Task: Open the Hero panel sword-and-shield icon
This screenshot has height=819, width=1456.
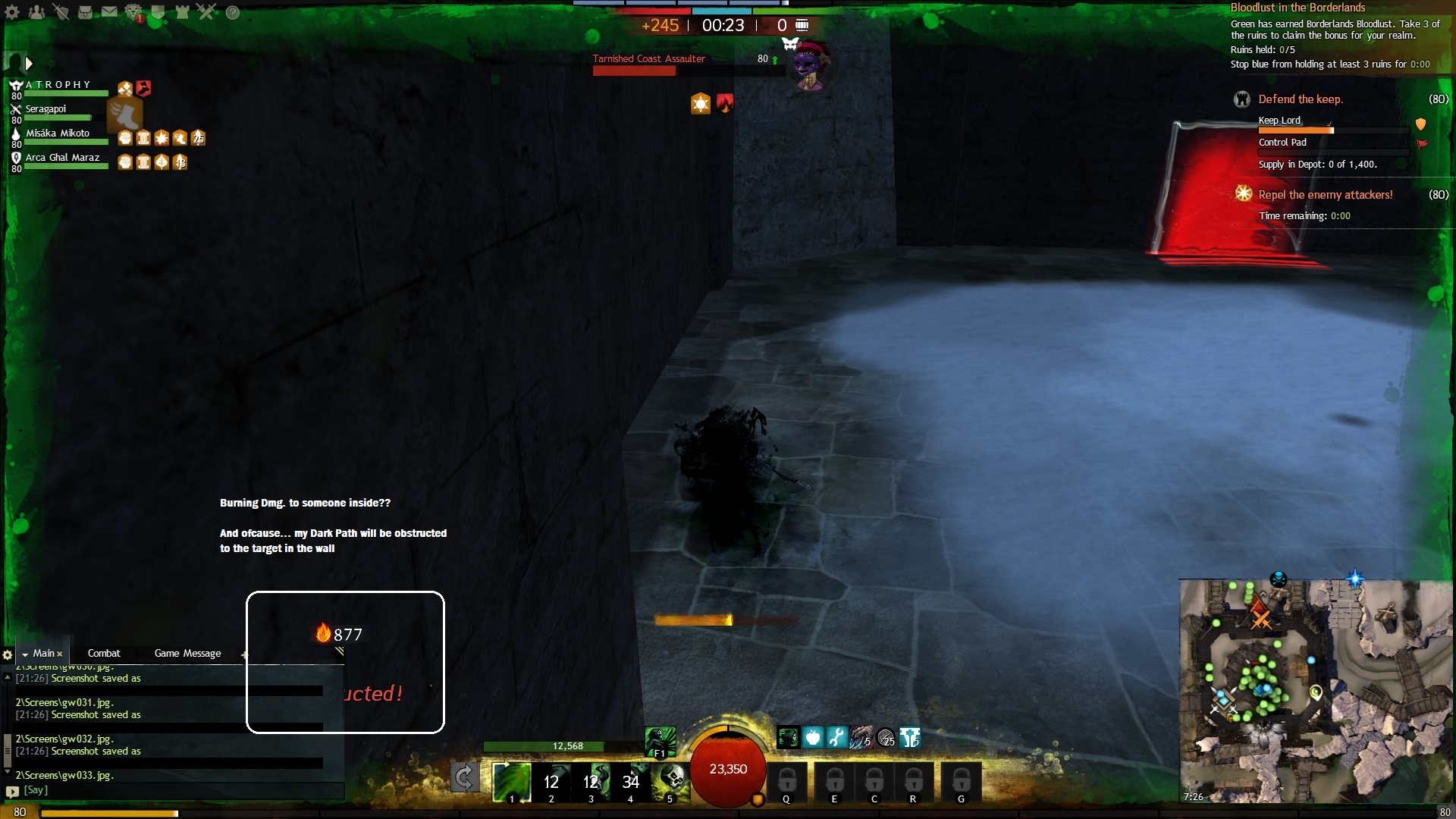Action: pos(61,12)
